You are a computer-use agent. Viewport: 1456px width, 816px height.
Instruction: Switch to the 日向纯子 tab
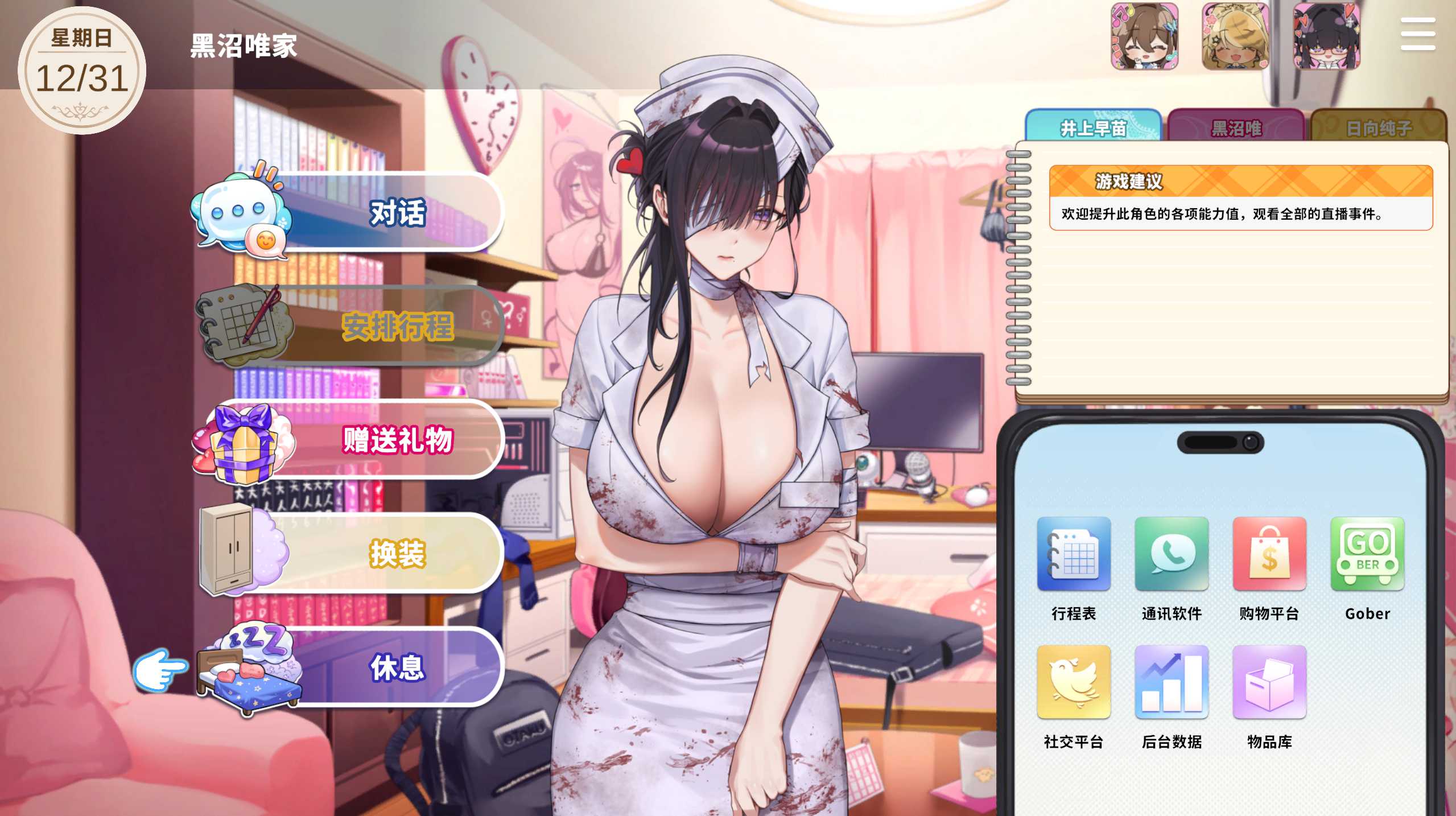(1379, 127)
